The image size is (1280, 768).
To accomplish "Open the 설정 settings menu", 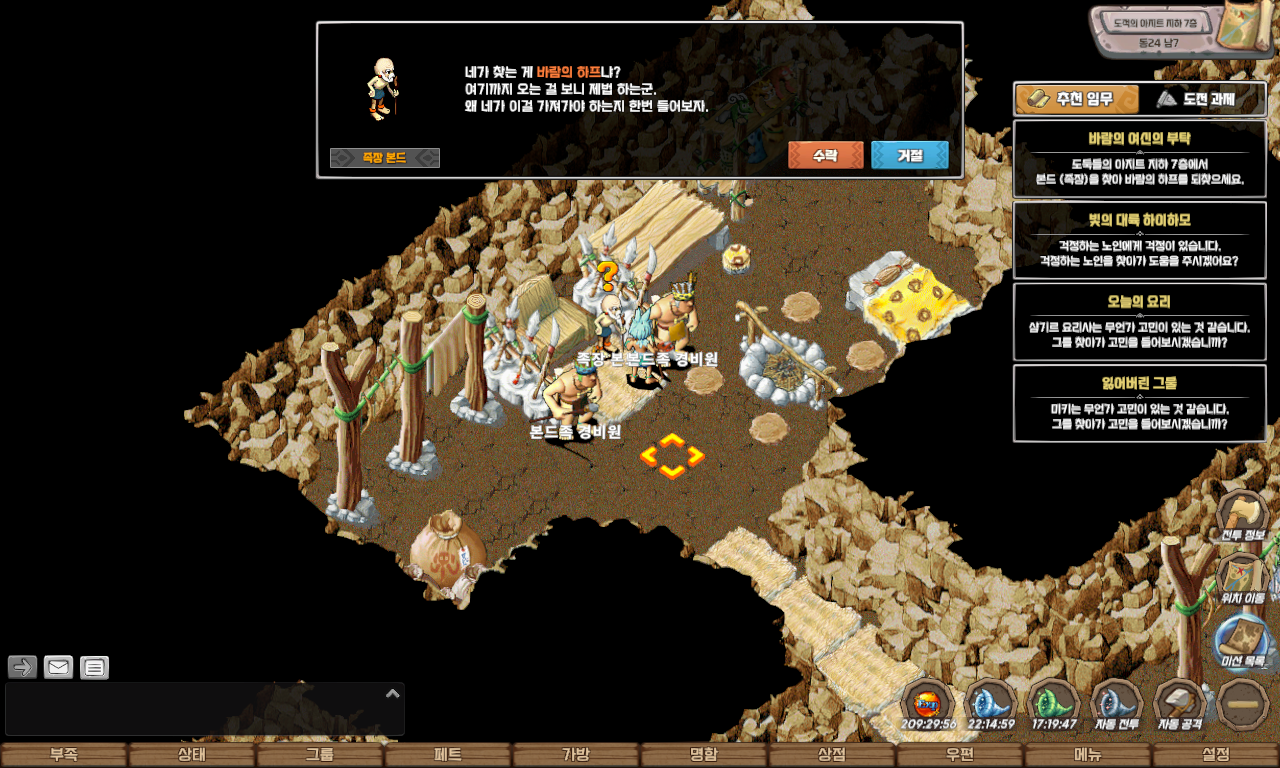I will pyautogui.click(x=1216, y=755).
